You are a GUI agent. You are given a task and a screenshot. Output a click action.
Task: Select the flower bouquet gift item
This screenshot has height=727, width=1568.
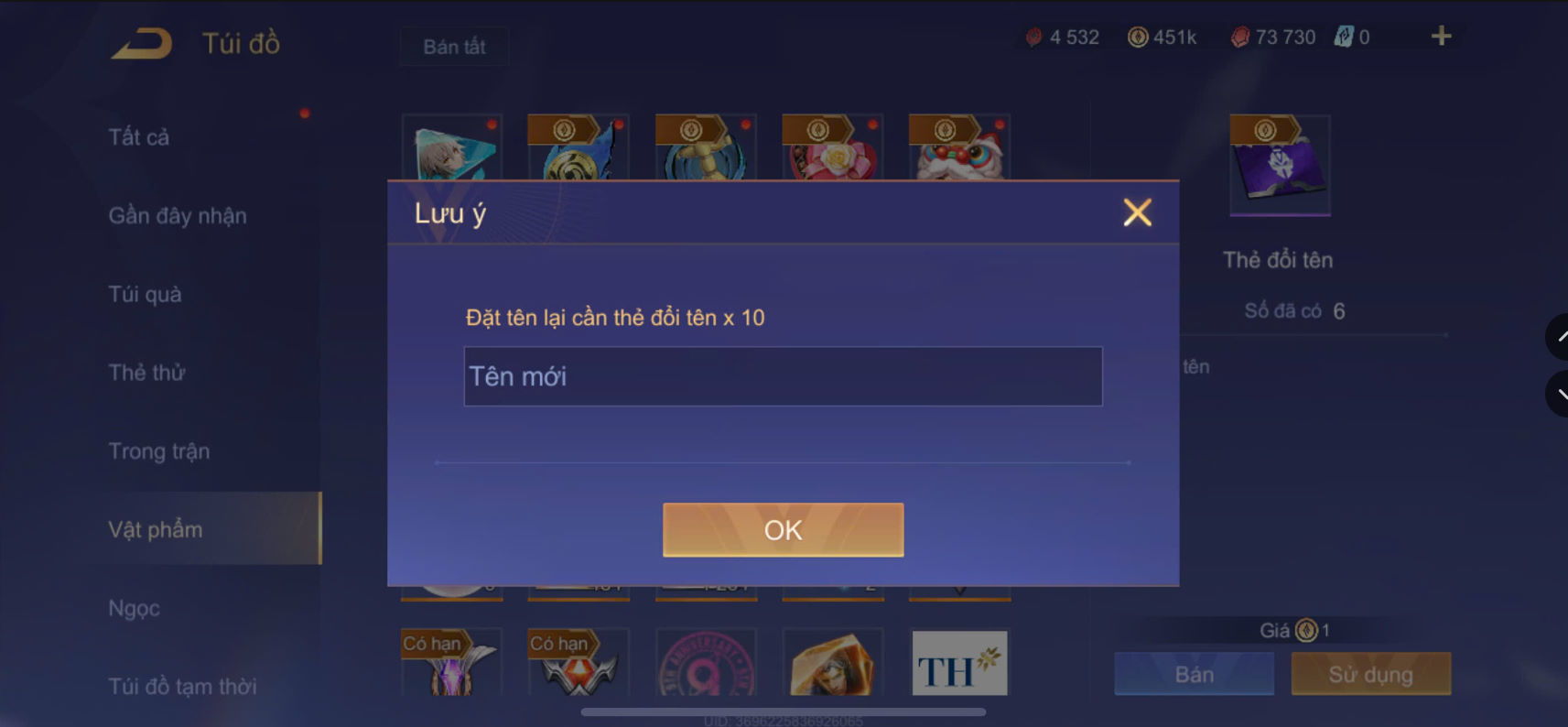click(831, 156)
